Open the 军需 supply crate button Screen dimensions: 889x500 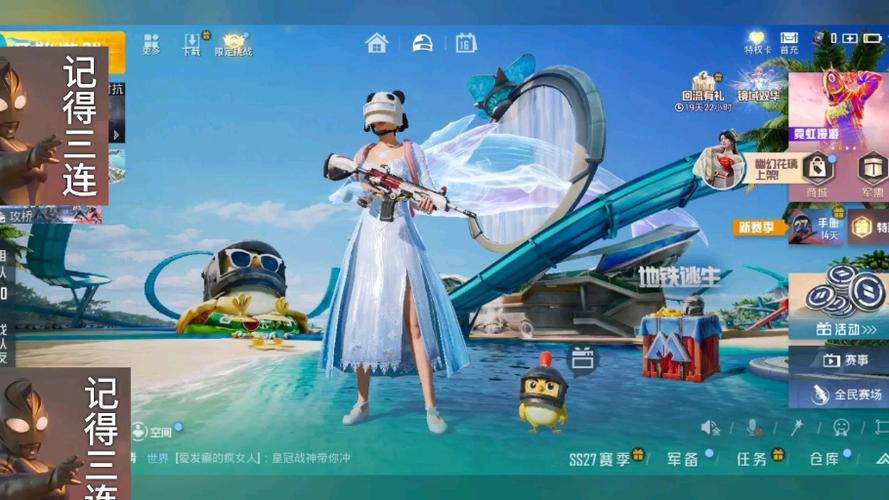click(871, 174)
